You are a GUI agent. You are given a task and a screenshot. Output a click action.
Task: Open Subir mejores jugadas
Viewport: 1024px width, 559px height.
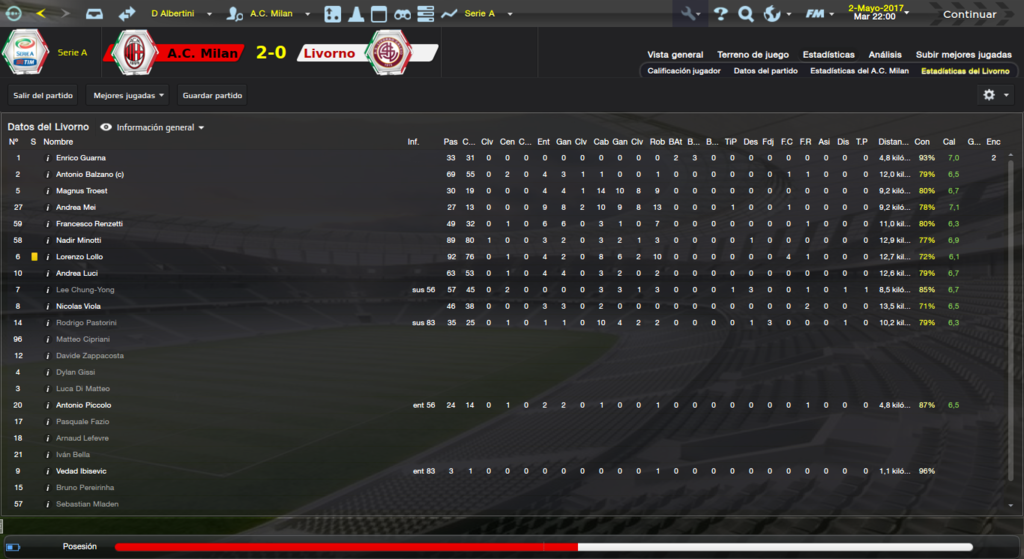[963, 54]
